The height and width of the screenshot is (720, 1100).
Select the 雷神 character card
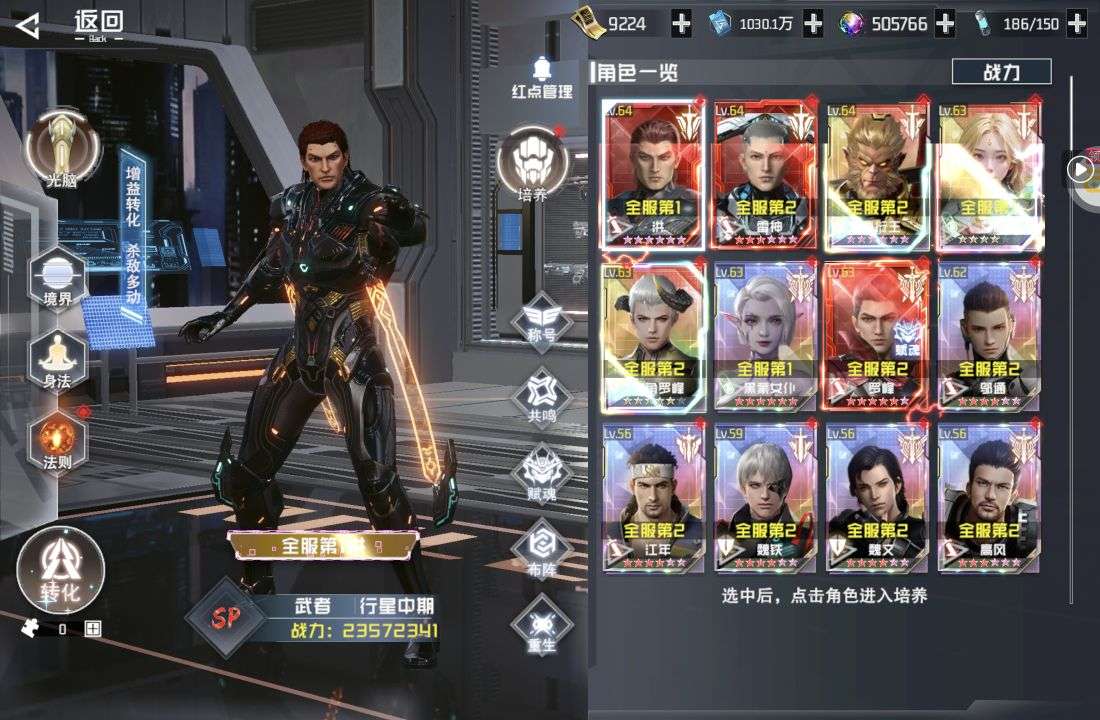click(x=766, y=174)
